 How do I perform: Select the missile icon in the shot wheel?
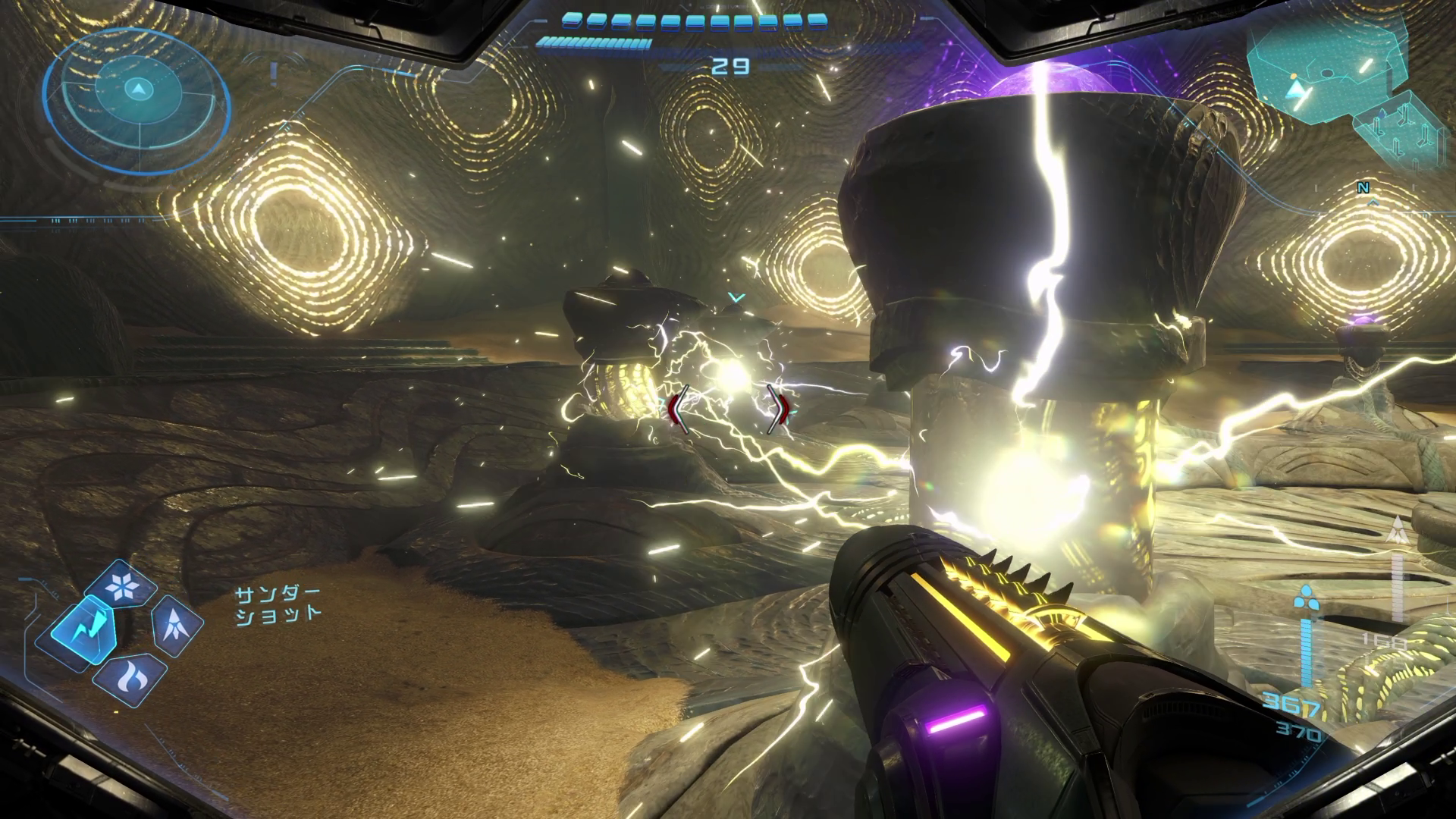[x=177, y=625]
